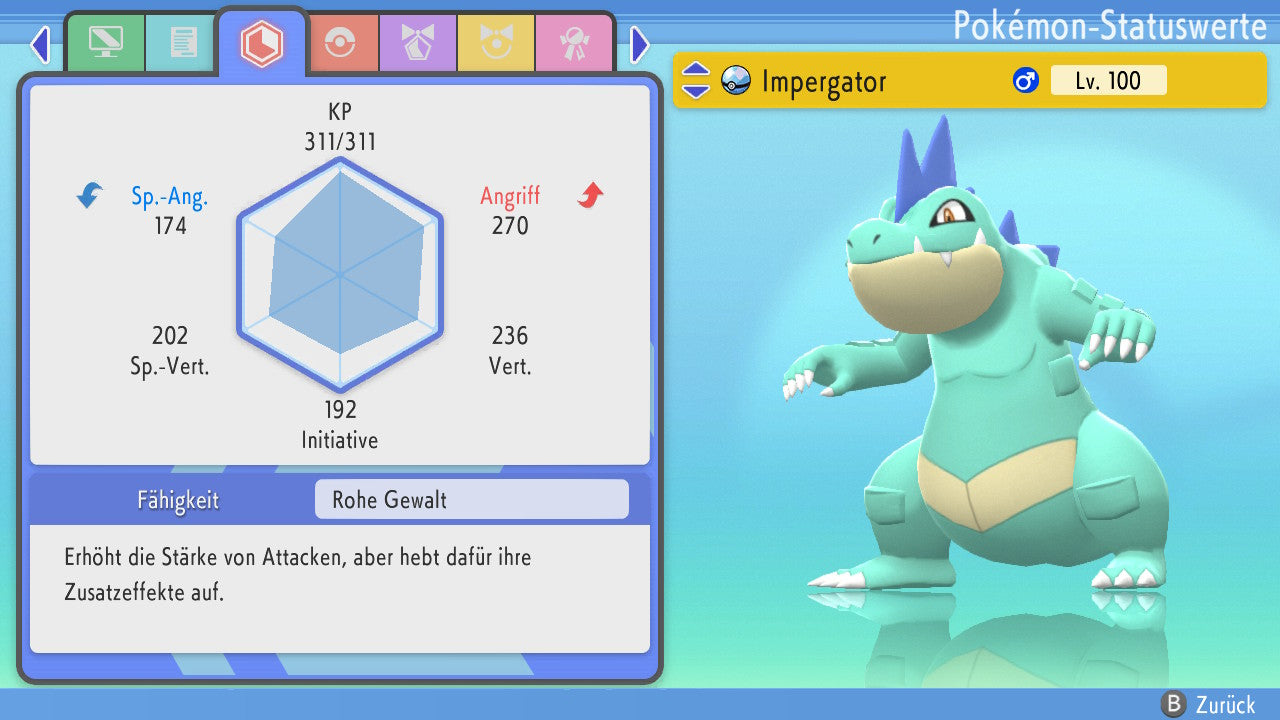Open the green monitor summary tab

(105, 43)
